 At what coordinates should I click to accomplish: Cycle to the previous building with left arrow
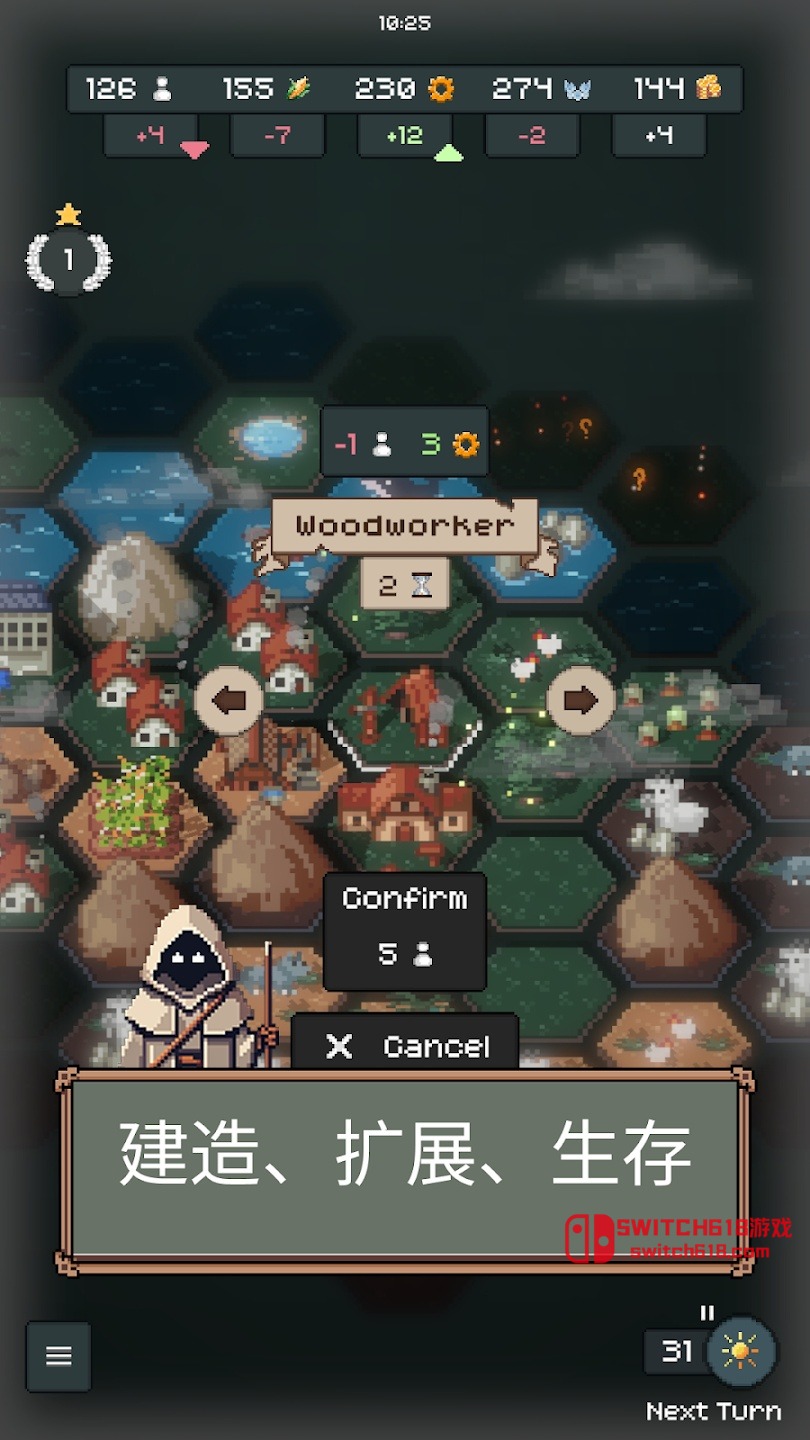(x=229, y=701)
